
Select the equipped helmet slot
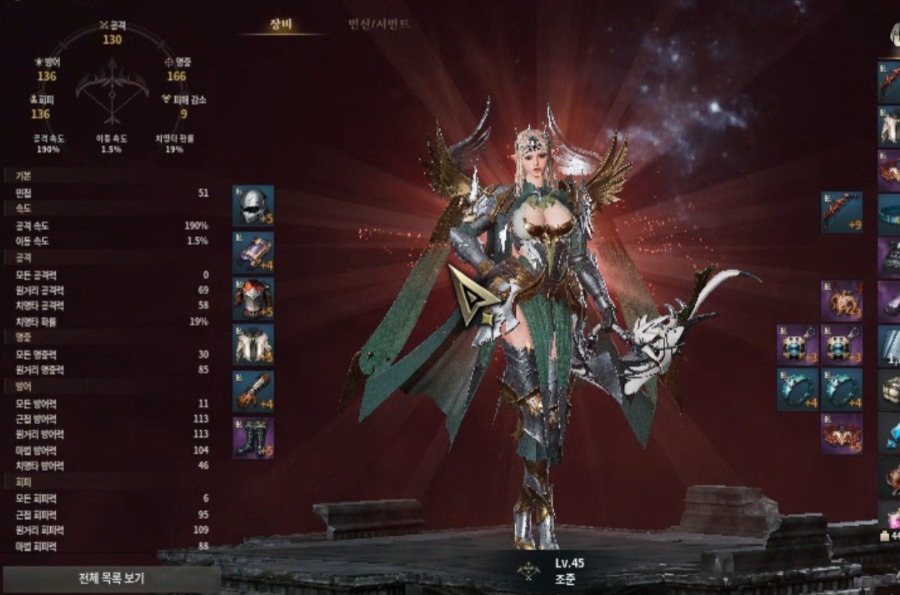tap(253, 205)
